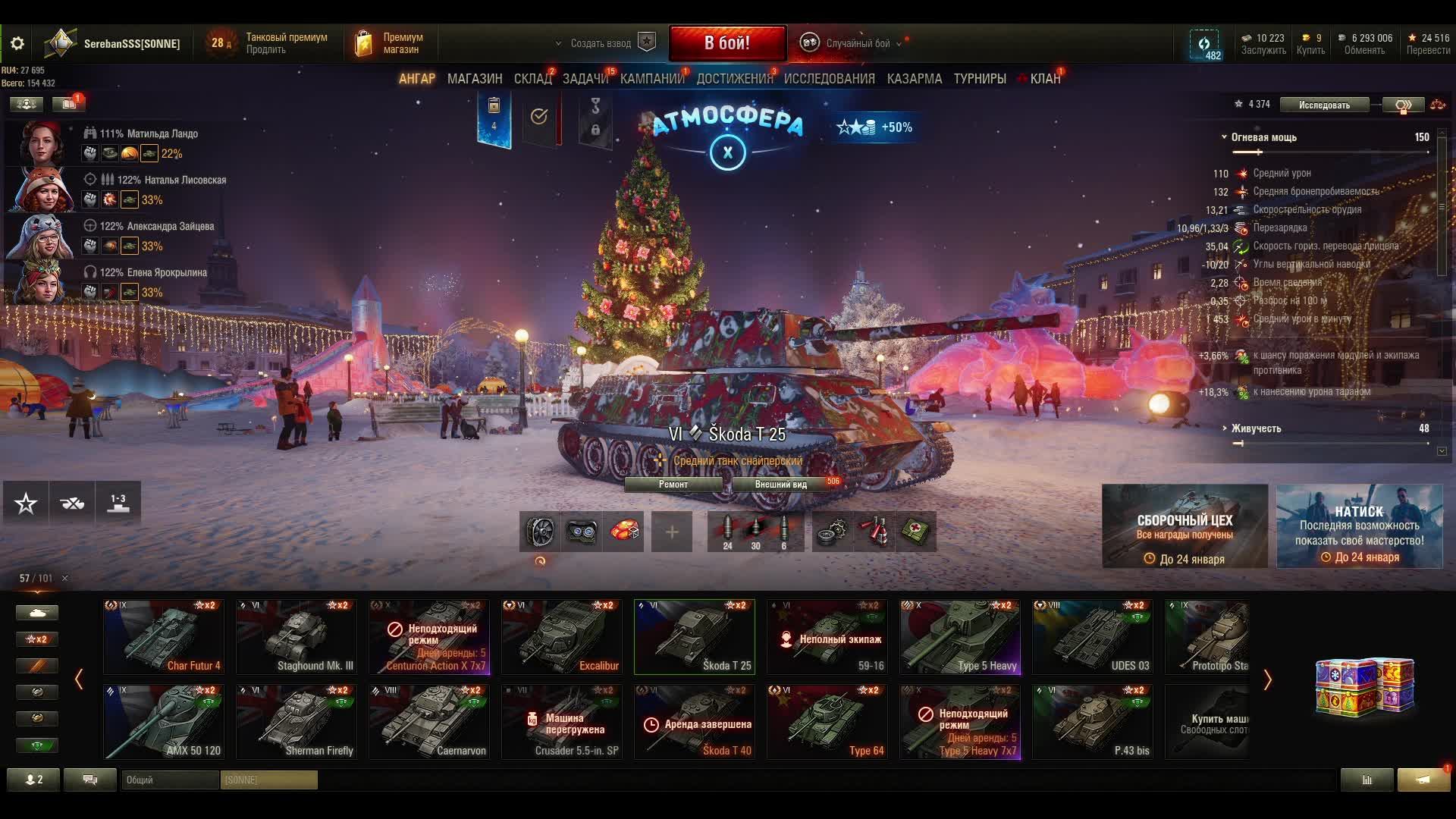Click the Ремонт button
Screen dimensions: 1456x819
pos(673,485)
